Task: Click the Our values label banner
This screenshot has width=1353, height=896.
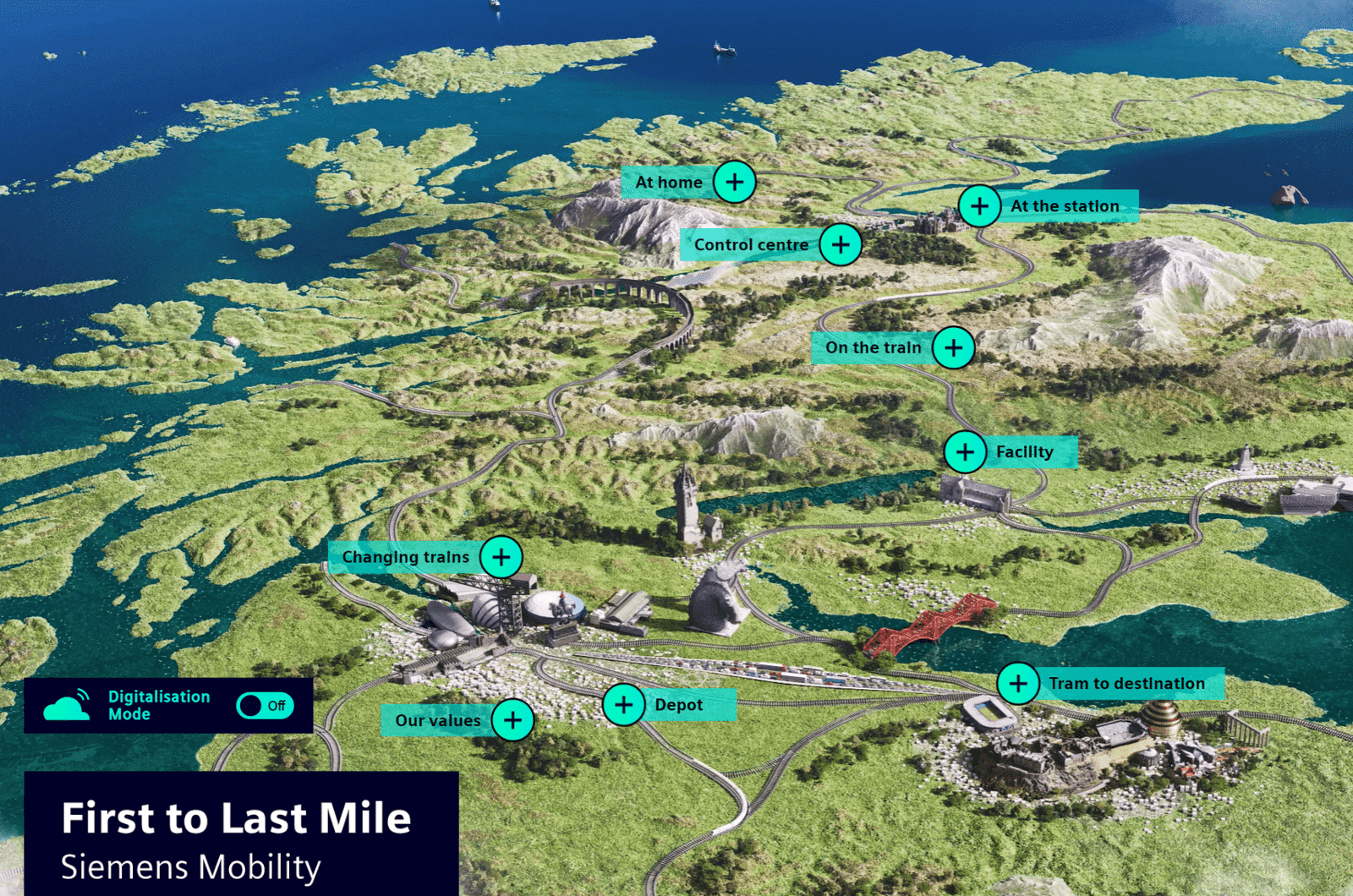Action: click(439, 720)
